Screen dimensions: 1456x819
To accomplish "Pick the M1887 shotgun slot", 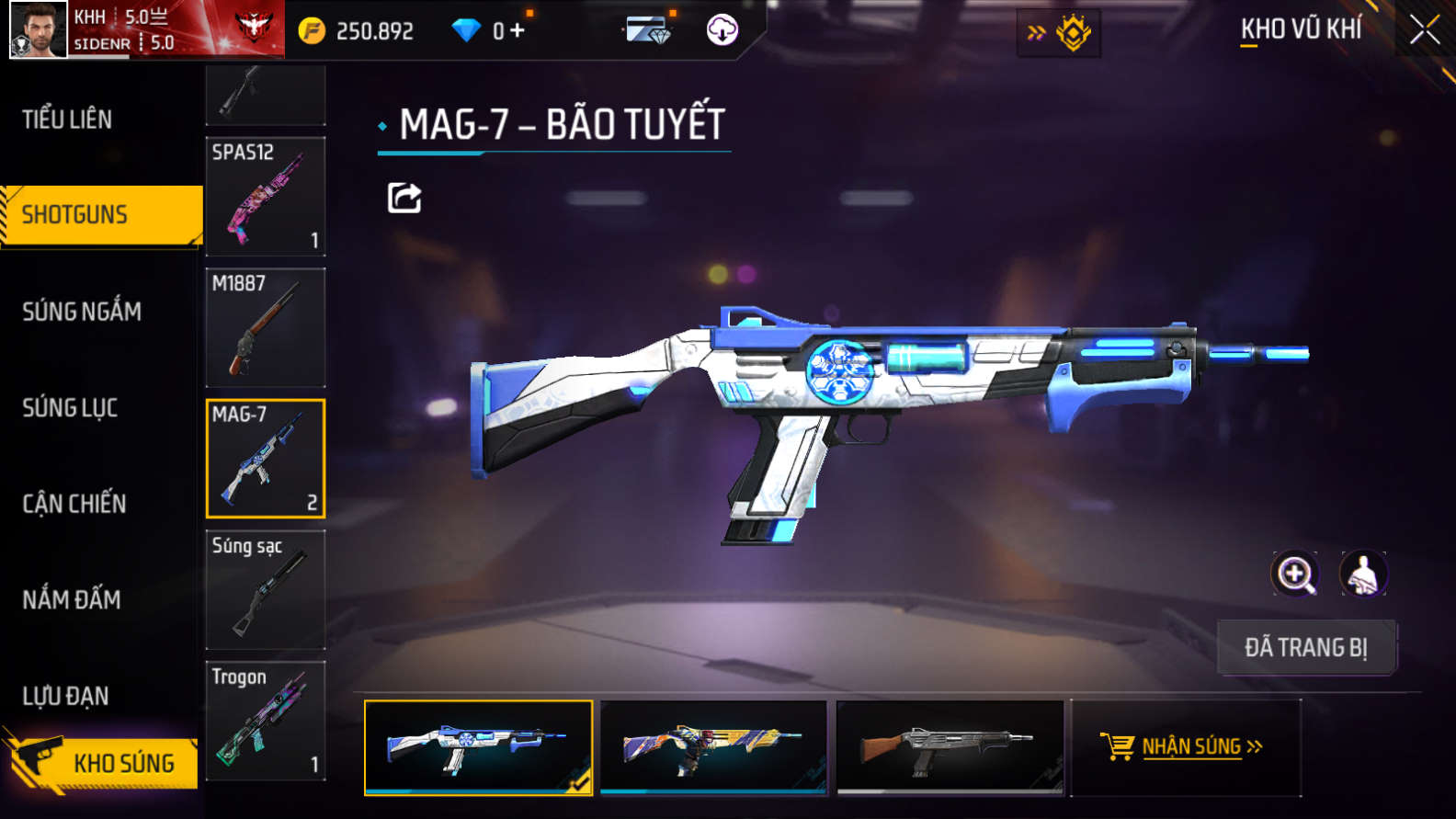I will coord(266,327).
